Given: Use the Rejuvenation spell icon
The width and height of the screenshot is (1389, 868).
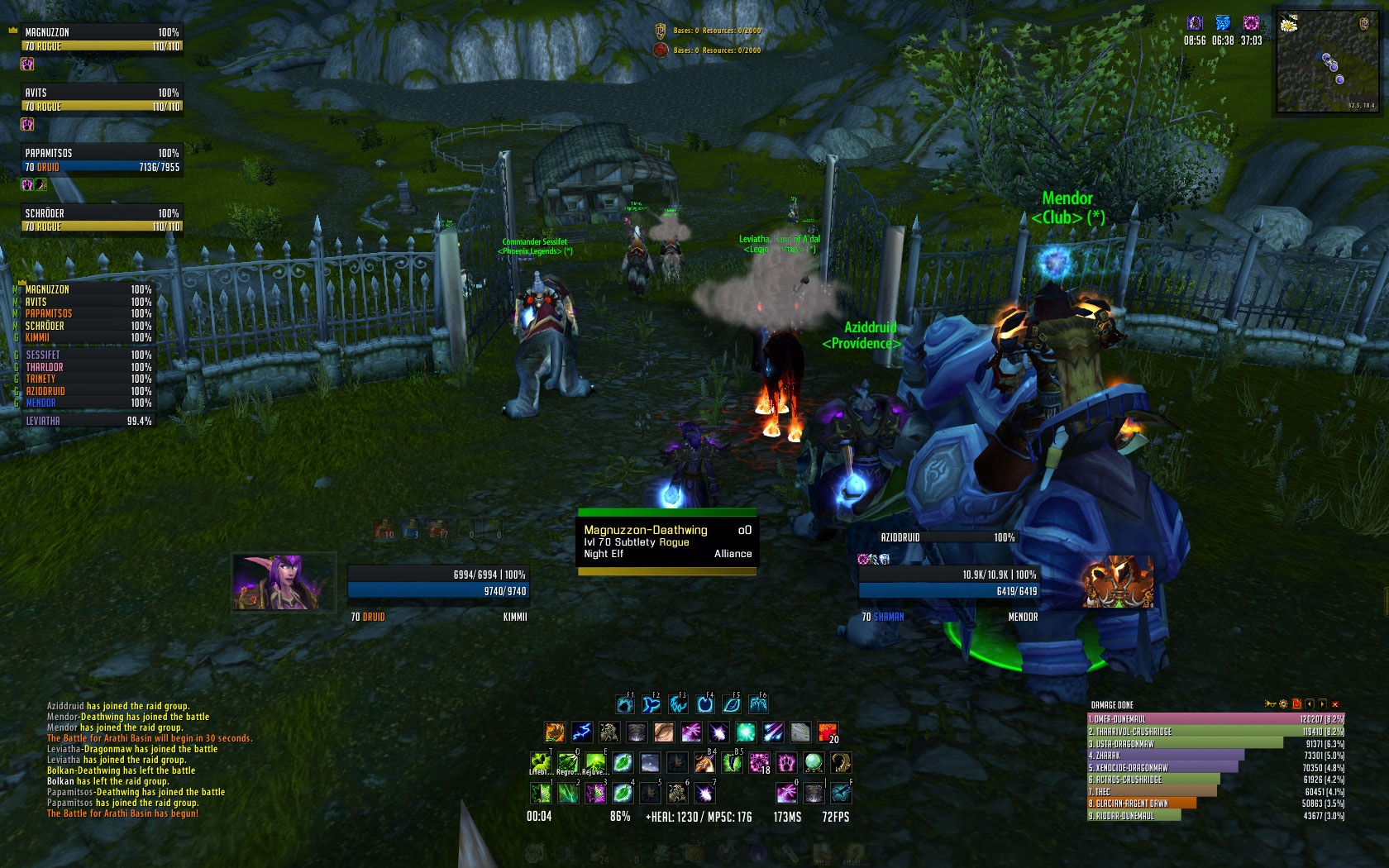Looking at the screenshot, I should [x=594, y=762].
